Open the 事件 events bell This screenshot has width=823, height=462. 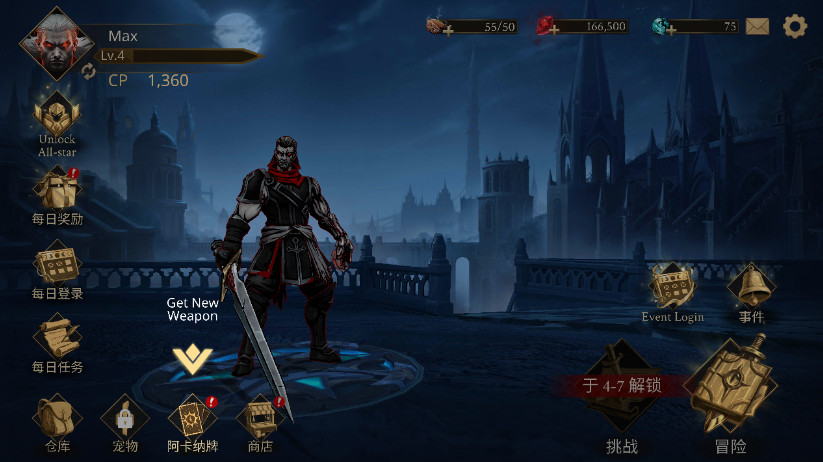pos(751,290)
